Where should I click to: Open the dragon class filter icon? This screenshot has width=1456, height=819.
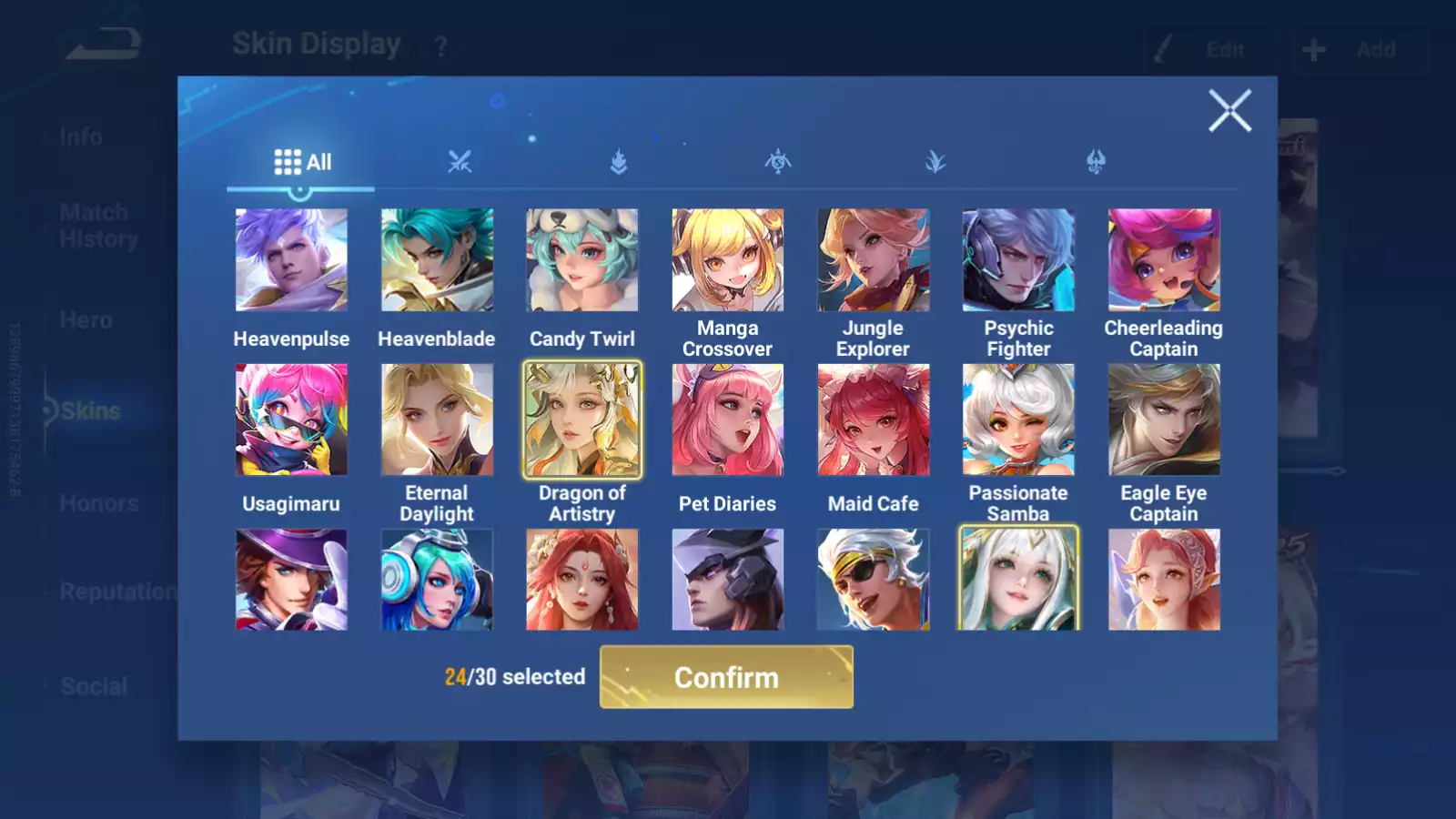point(1096,162)
